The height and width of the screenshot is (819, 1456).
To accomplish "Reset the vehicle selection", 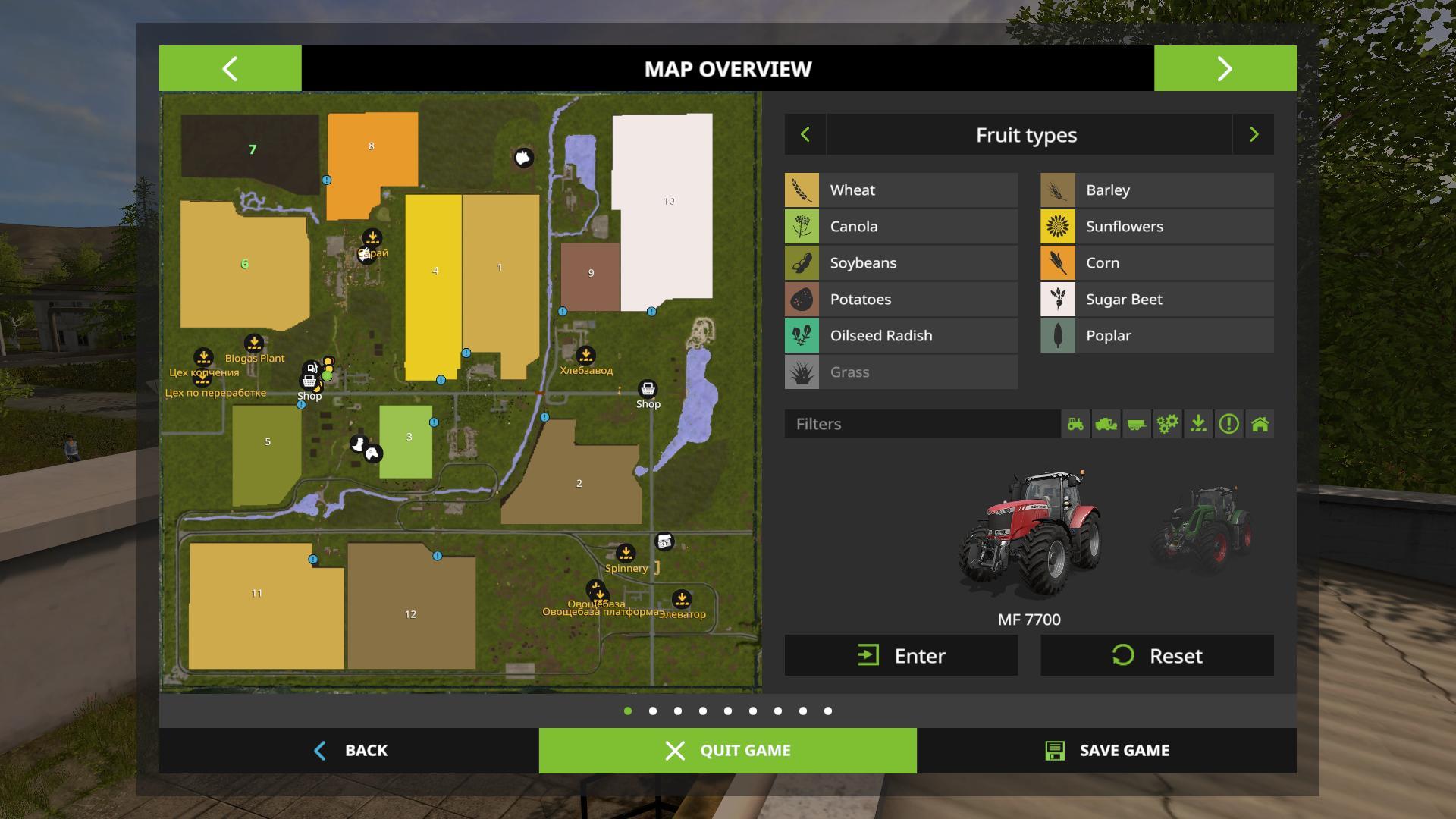I will [1156, 655].
